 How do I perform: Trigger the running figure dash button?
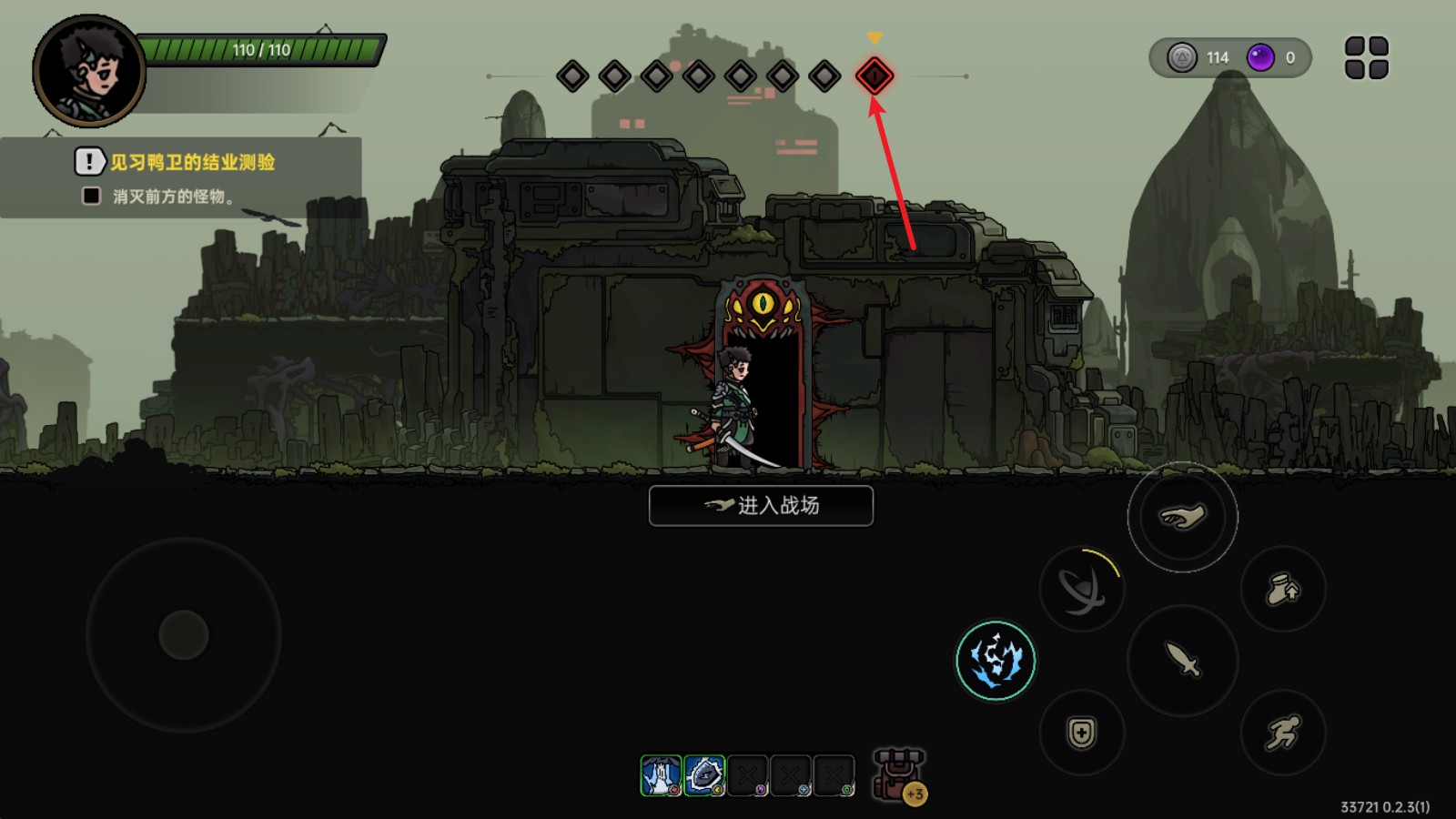pos(1283,733)
